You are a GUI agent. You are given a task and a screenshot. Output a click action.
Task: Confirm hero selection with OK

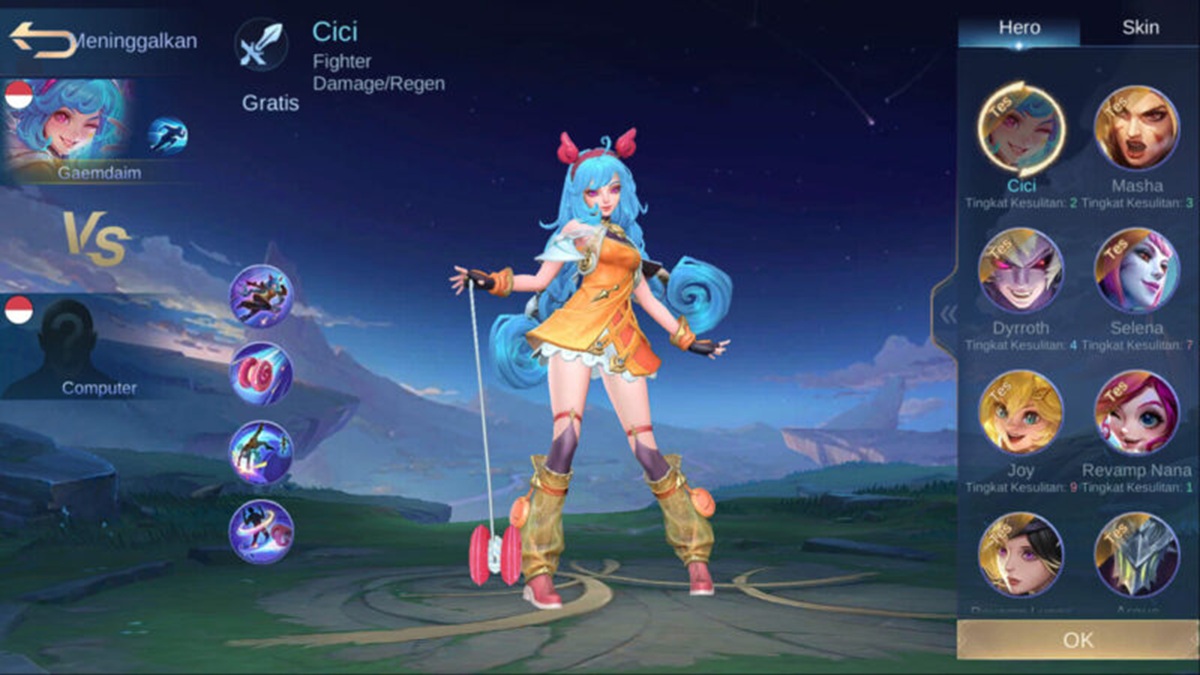(1077, 640)
